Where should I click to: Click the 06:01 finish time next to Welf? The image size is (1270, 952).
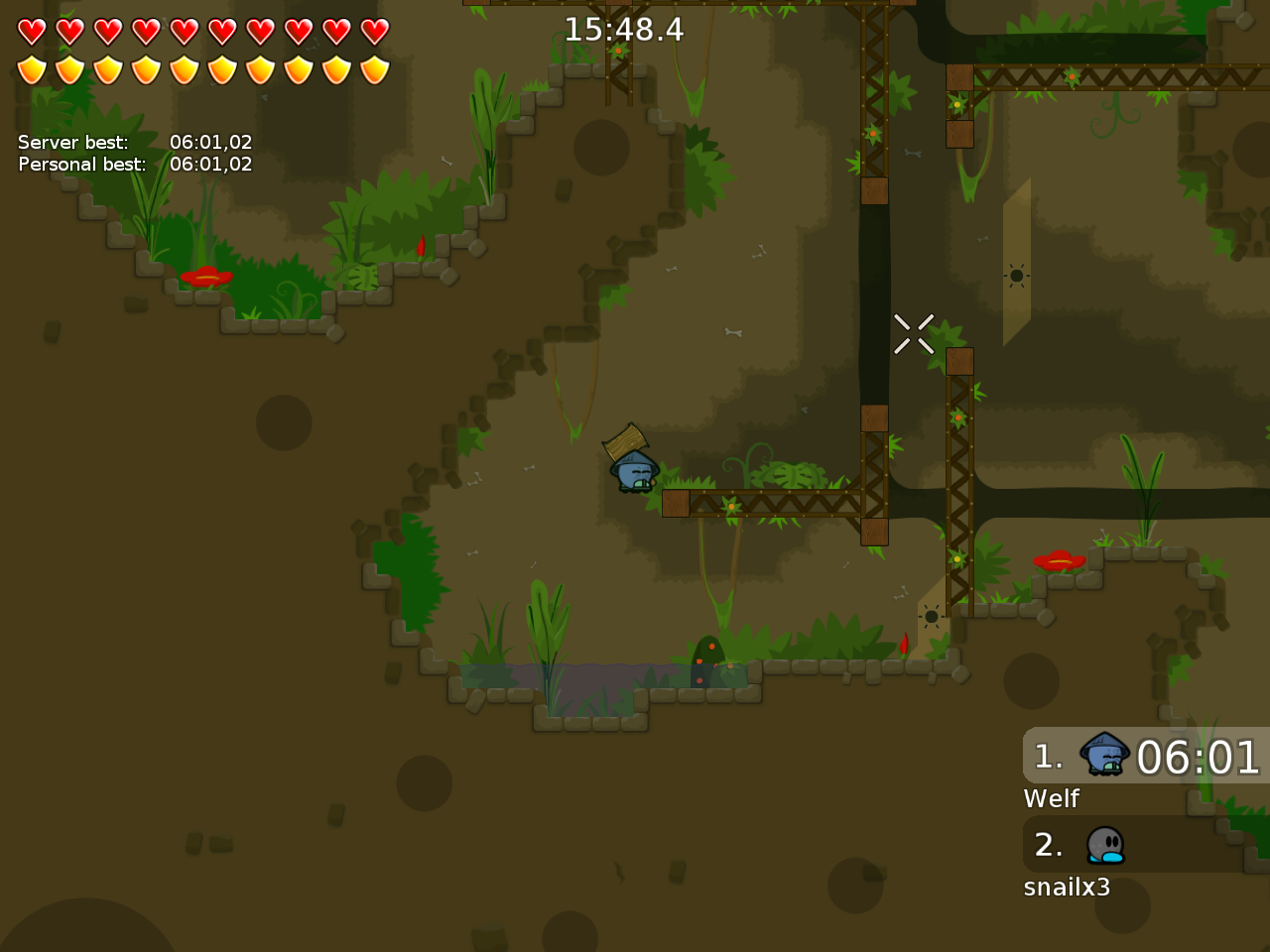[x=1199, y=758]
